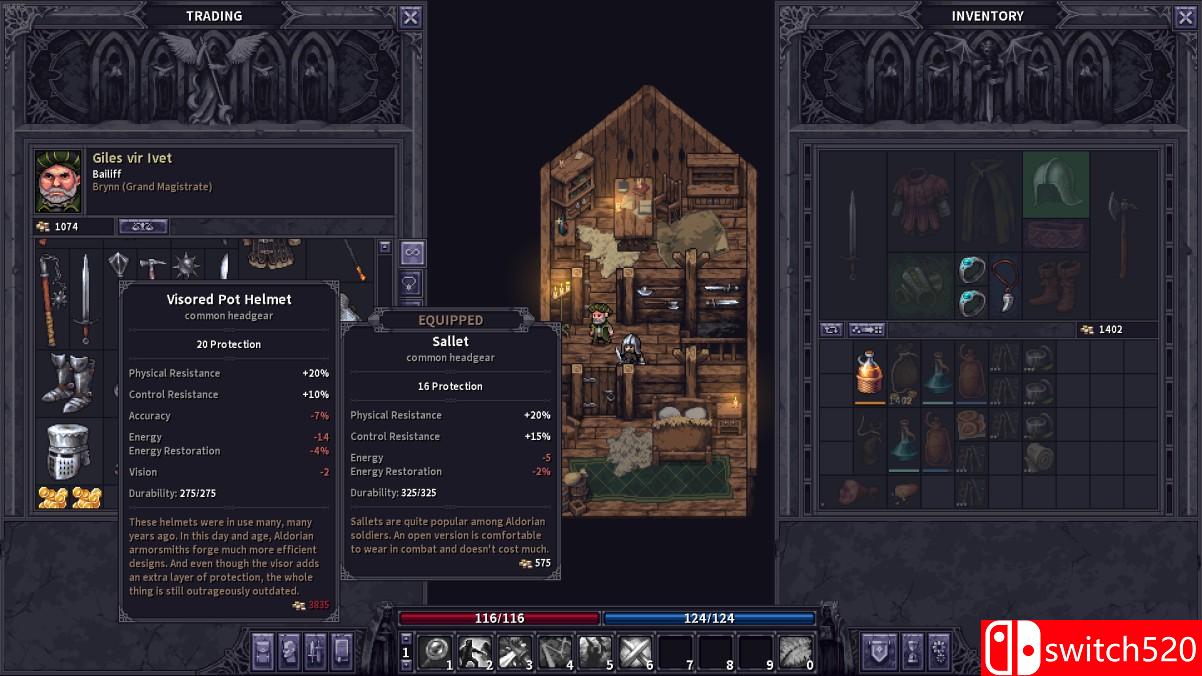Open the infinity category tab in trading
Screen dimensions: 1202x676
click(411, 251)
